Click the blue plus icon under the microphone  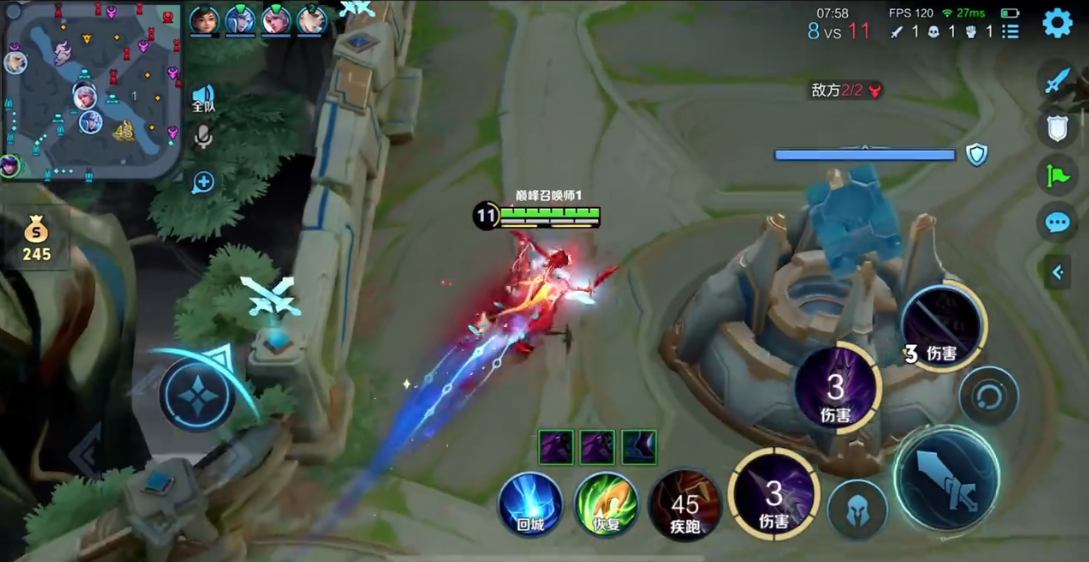click(x=203, y=182)
